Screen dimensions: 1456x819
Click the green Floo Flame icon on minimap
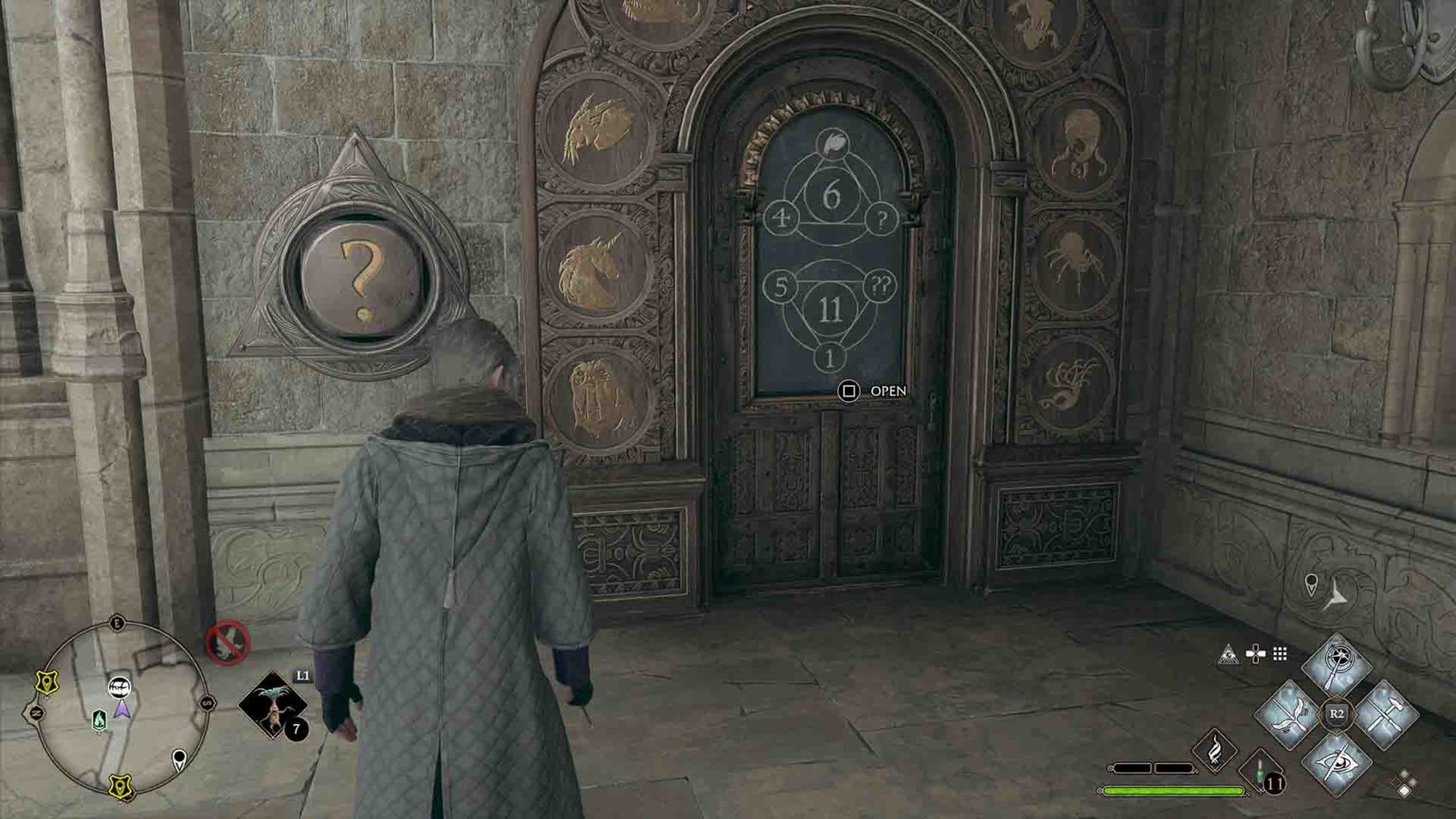coord(100,718)
